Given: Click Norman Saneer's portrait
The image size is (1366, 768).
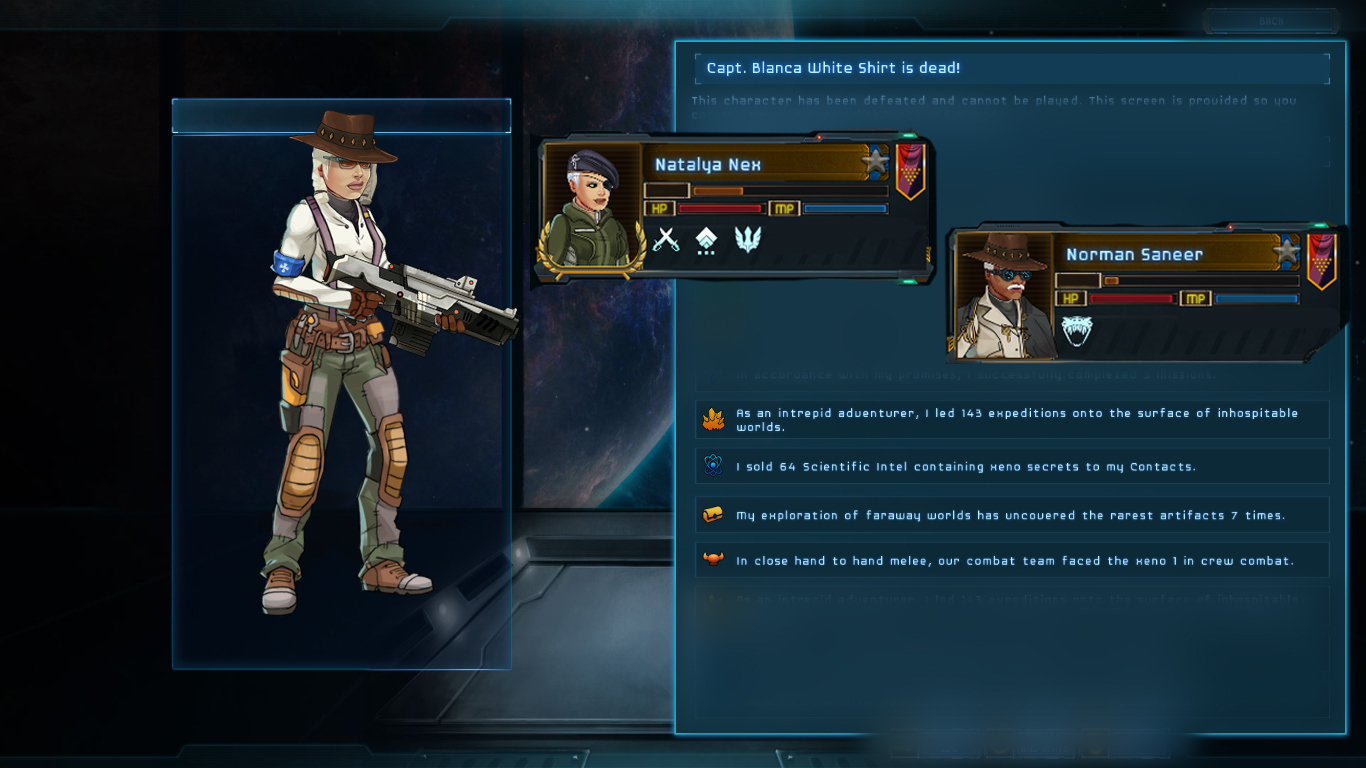Looking at the screenshot, I should [x=1004, y=296].
